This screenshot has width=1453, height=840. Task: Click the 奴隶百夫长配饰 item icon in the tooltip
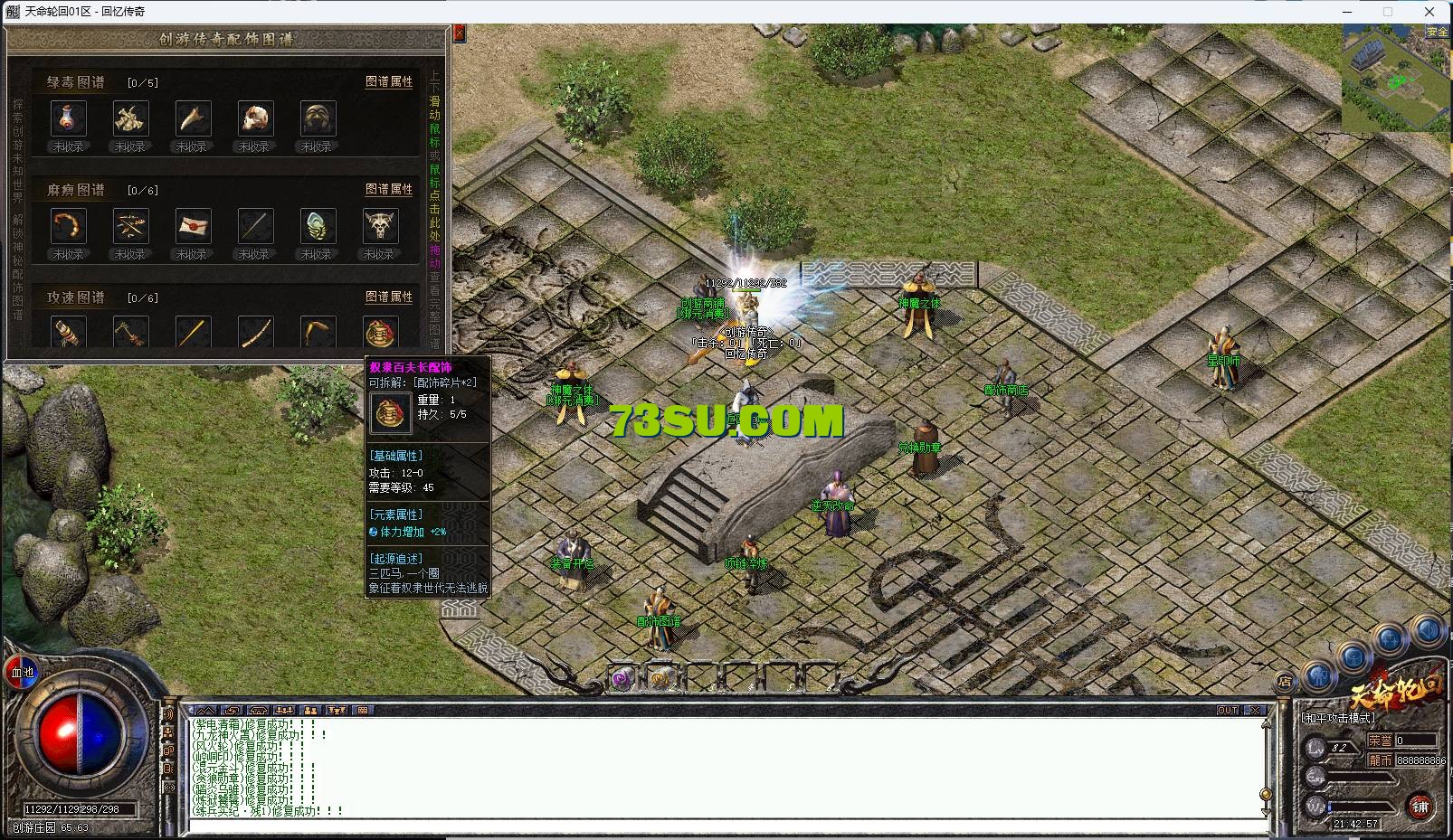point(390,414)
